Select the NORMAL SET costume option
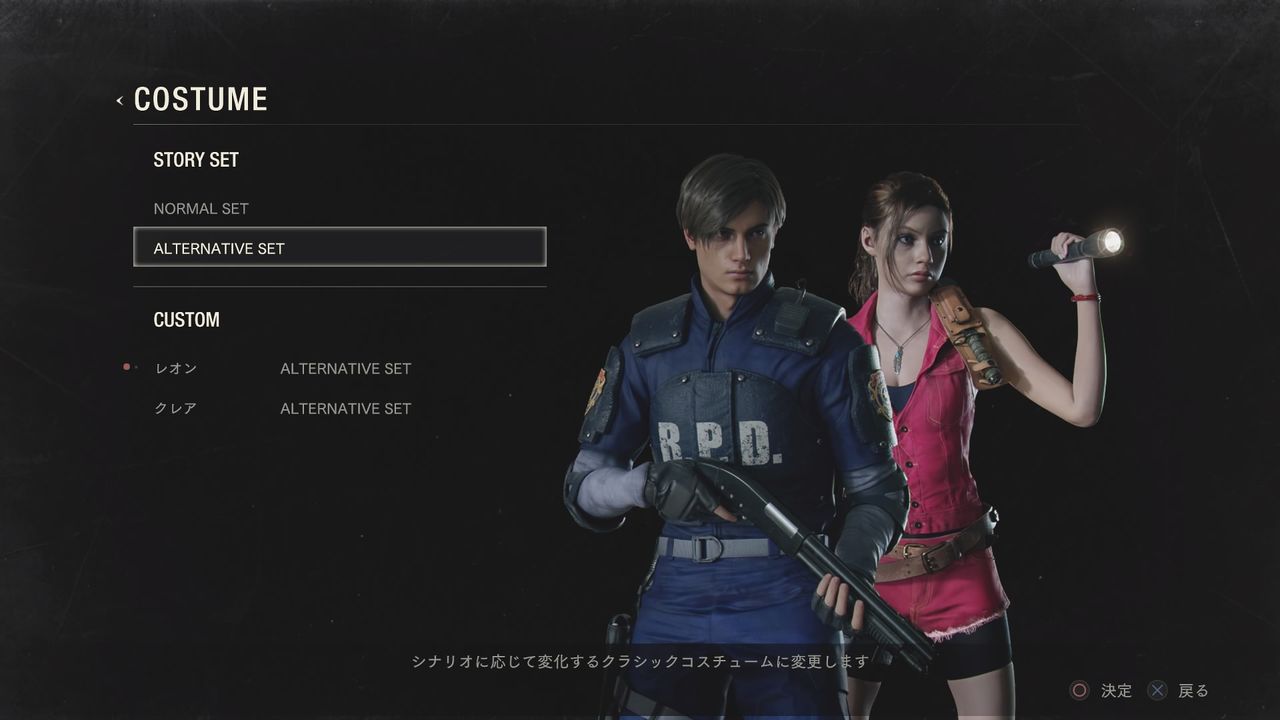The width and height of the screenshot is (1280, 720). (x=200, y=208)
